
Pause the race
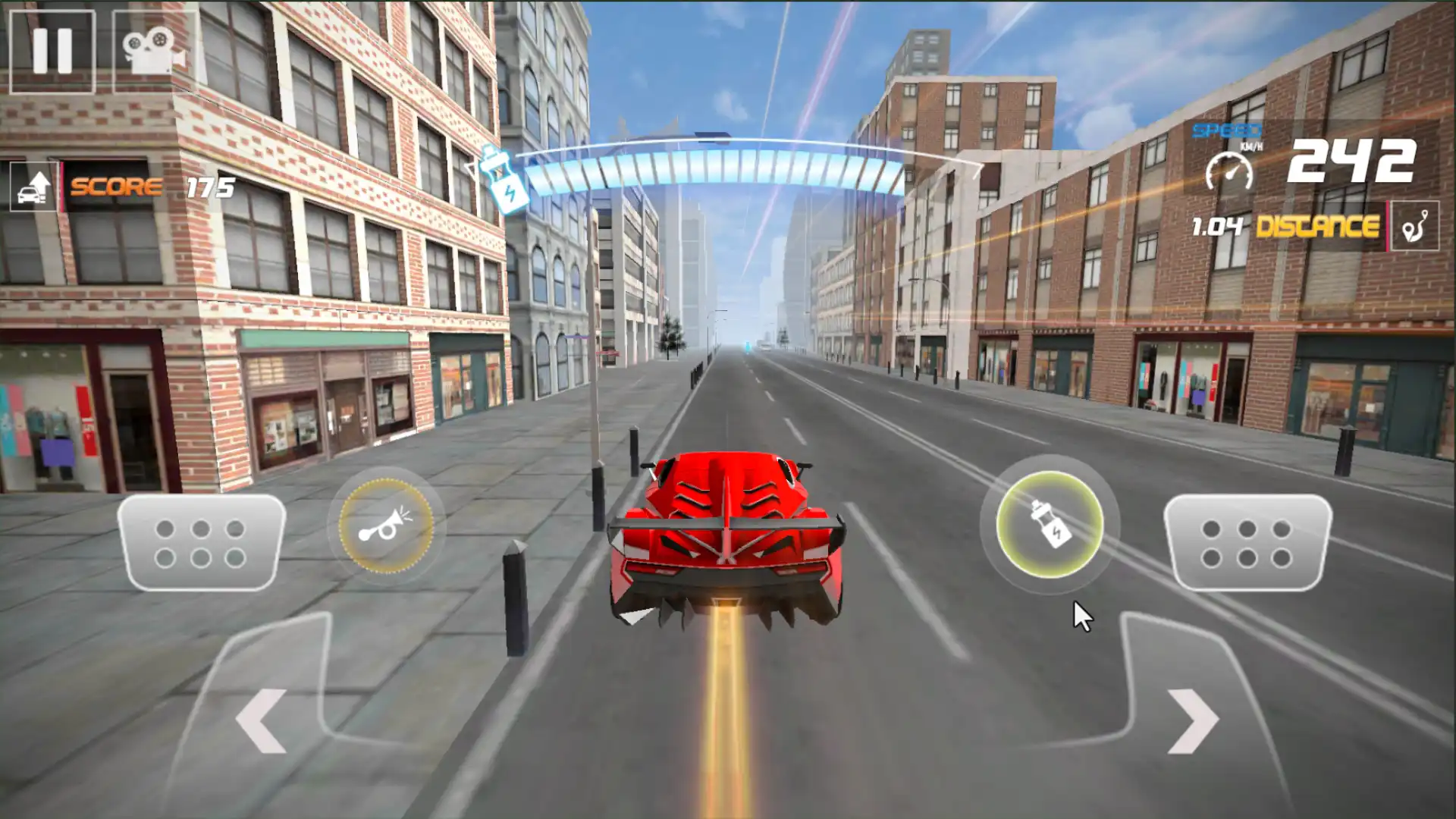coord(52,51)
